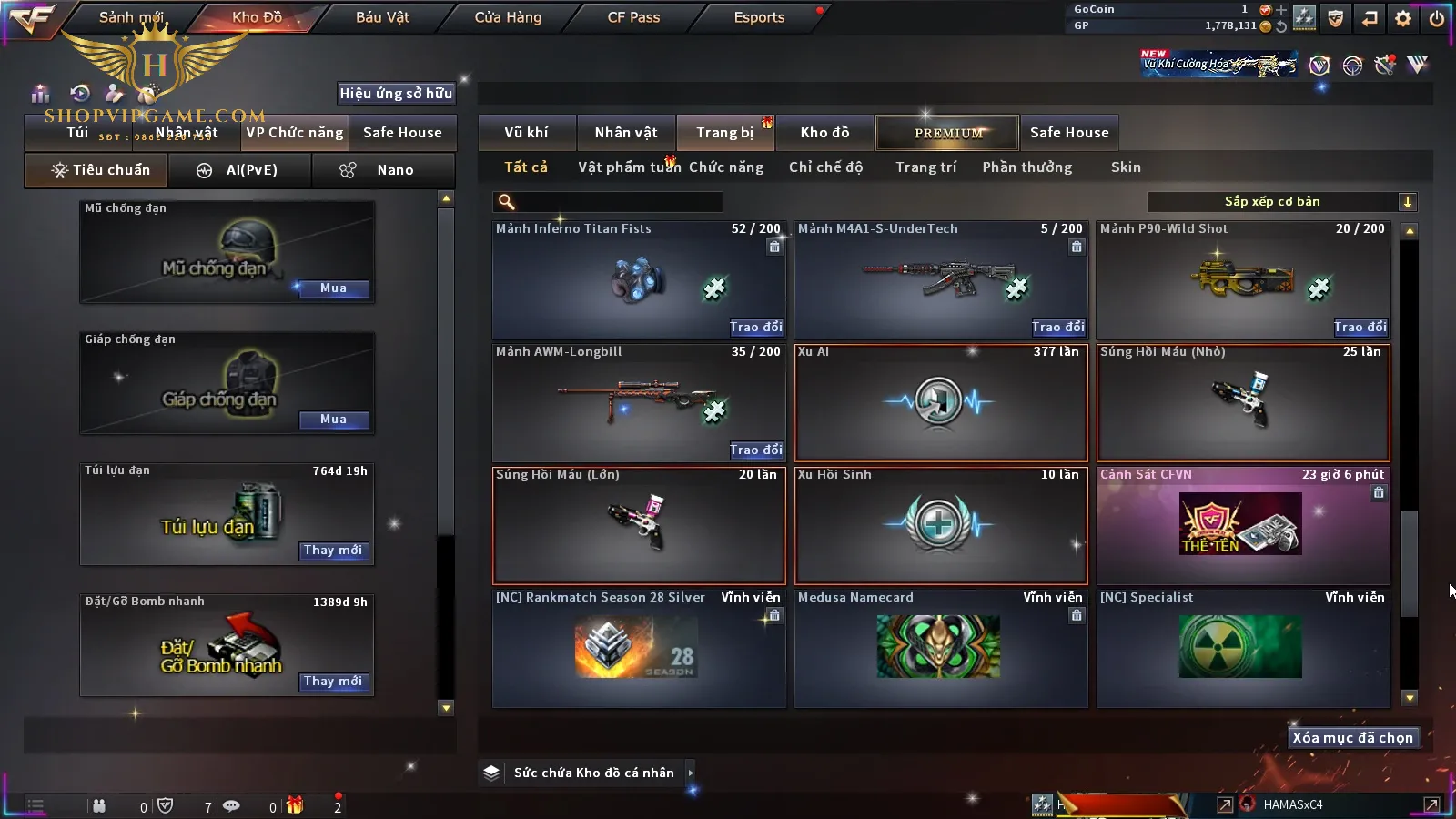This screenshot has height=819, width=1456.
Task: Buy the Mũ chống đạn helmet
Action: tap(333, 288)
